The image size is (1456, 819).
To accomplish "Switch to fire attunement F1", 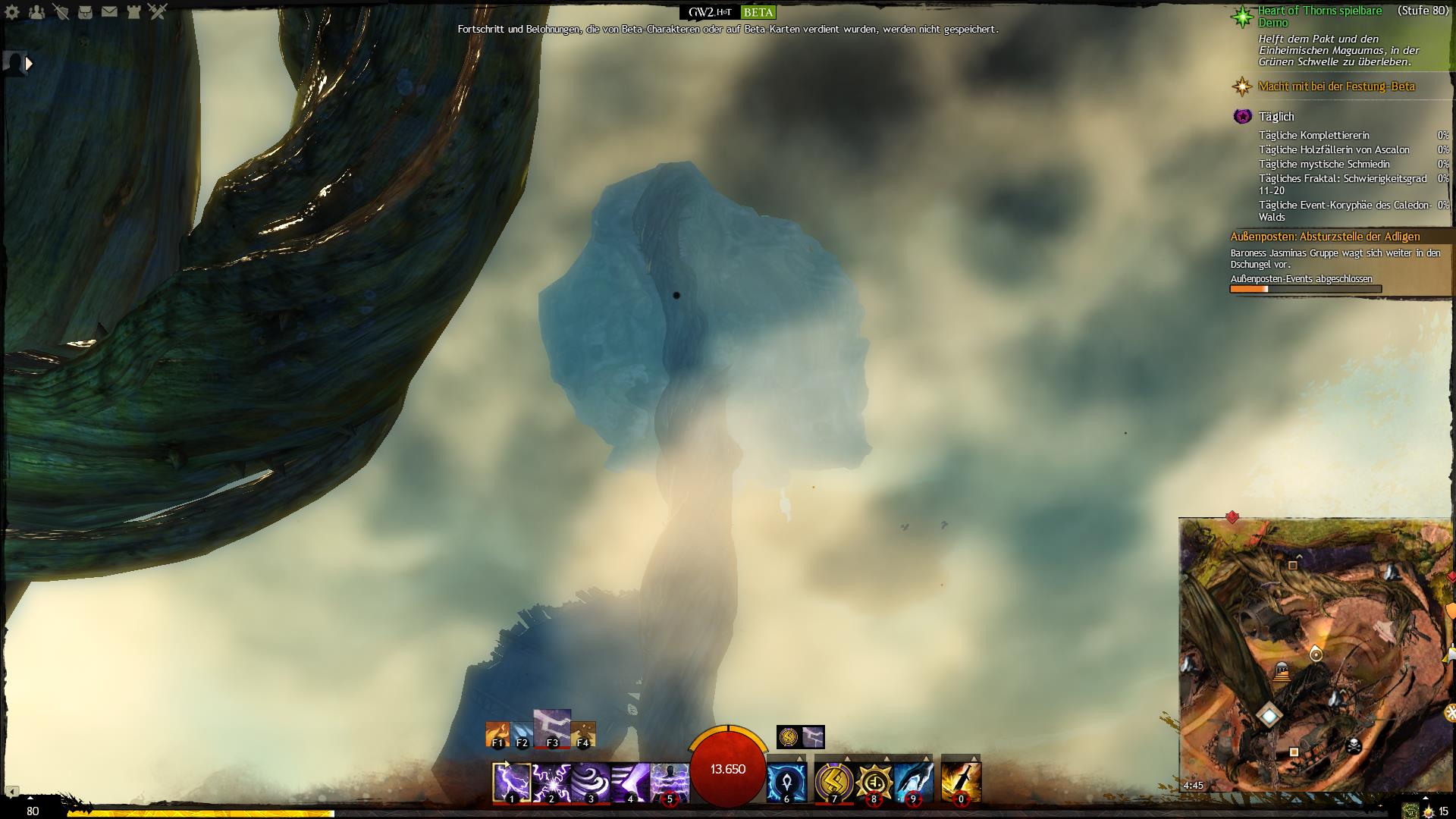I will point(497,735).
